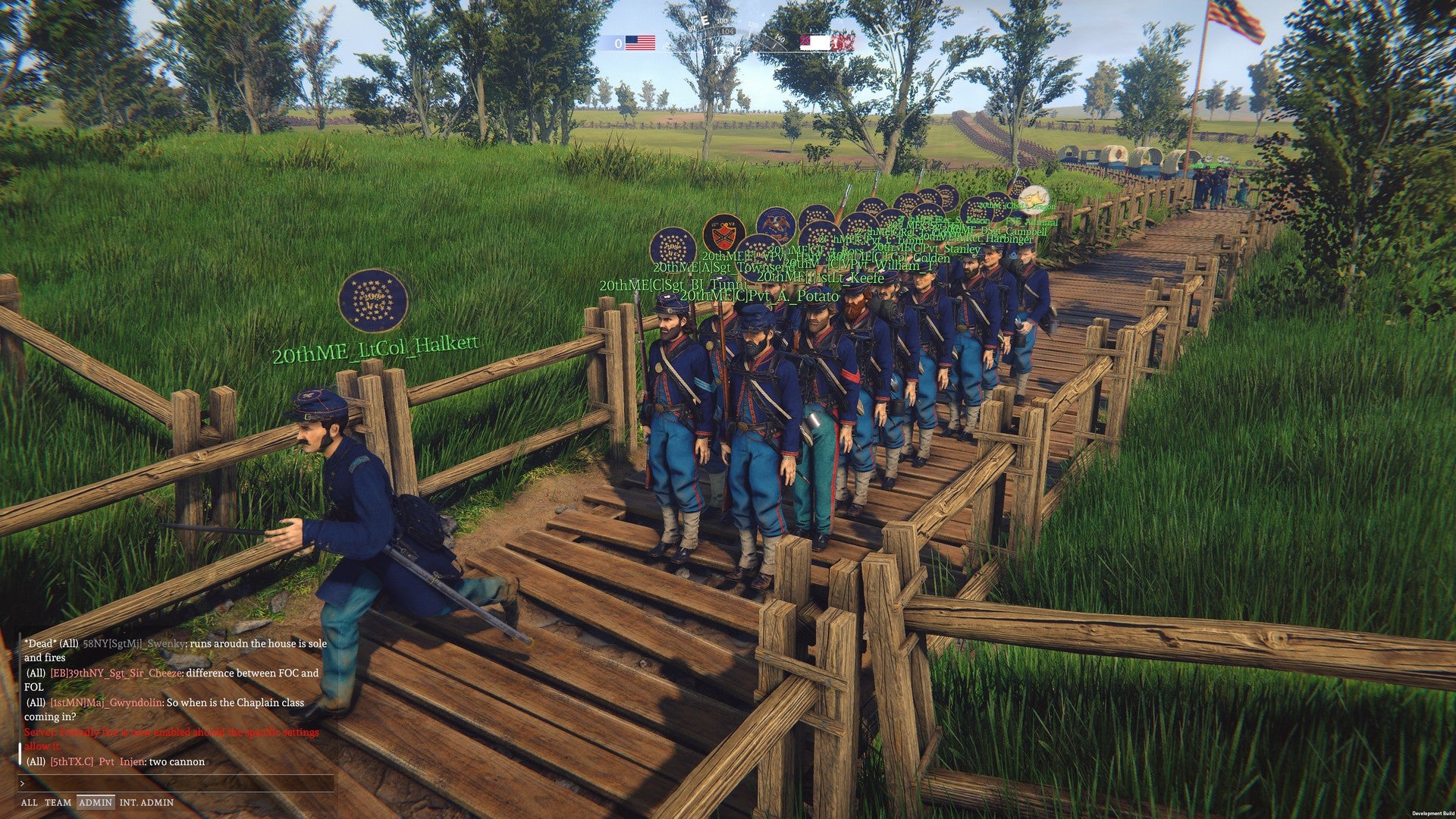Click the Union flag icon on the scoreboard
The width and height of the screenshot is (1456, 819).
tap(639, 43)
